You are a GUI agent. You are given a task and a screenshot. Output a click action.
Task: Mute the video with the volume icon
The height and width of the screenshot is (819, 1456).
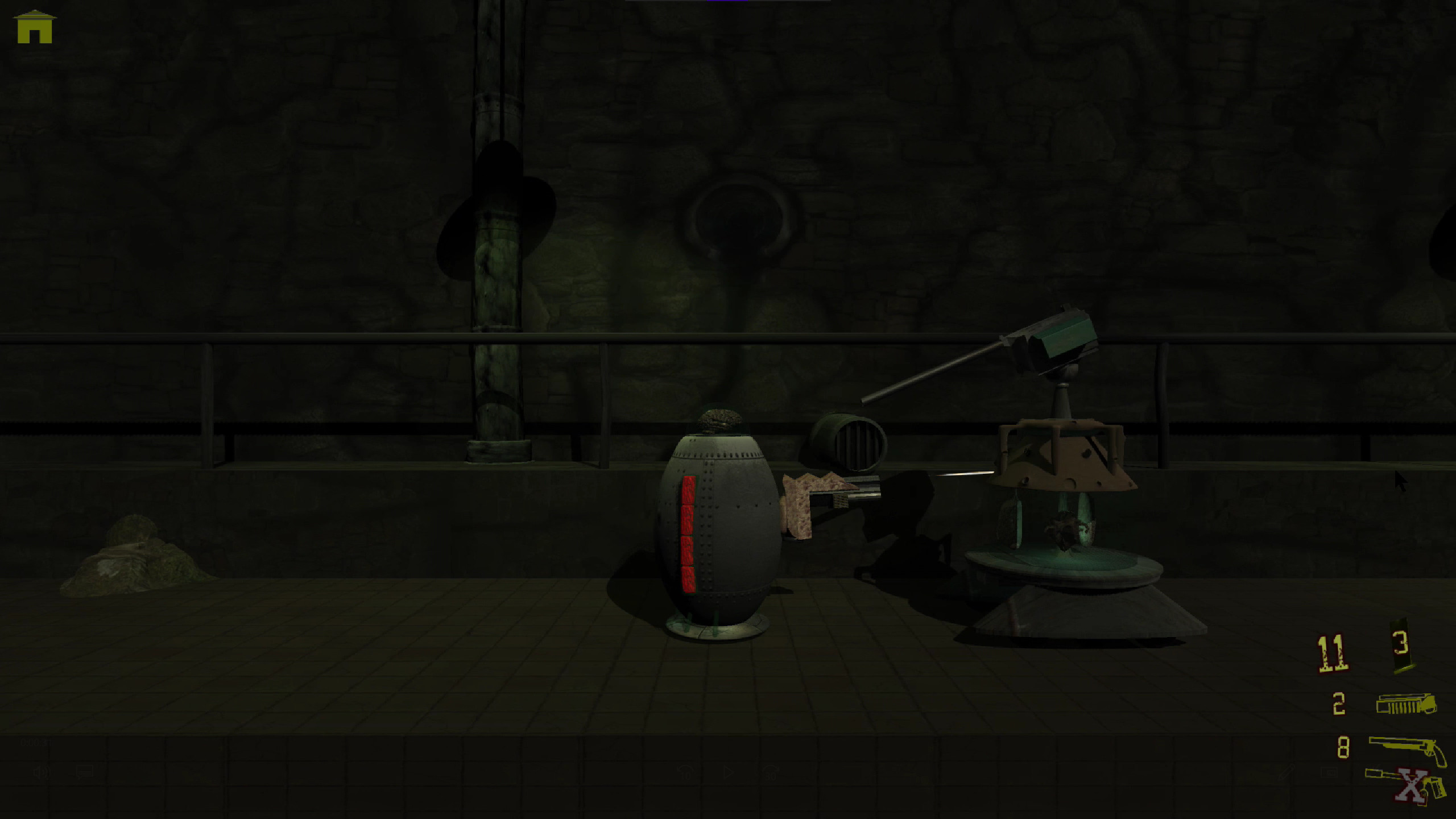[x=41, y=772]
